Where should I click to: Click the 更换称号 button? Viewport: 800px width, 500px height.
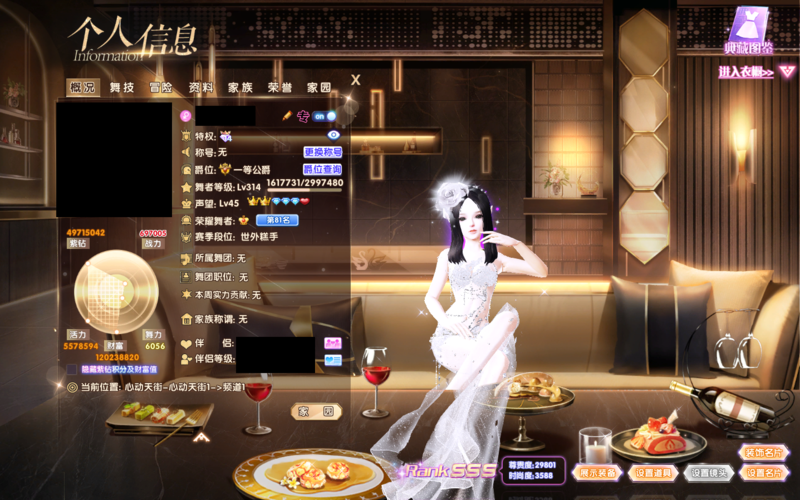click(323, 153)
